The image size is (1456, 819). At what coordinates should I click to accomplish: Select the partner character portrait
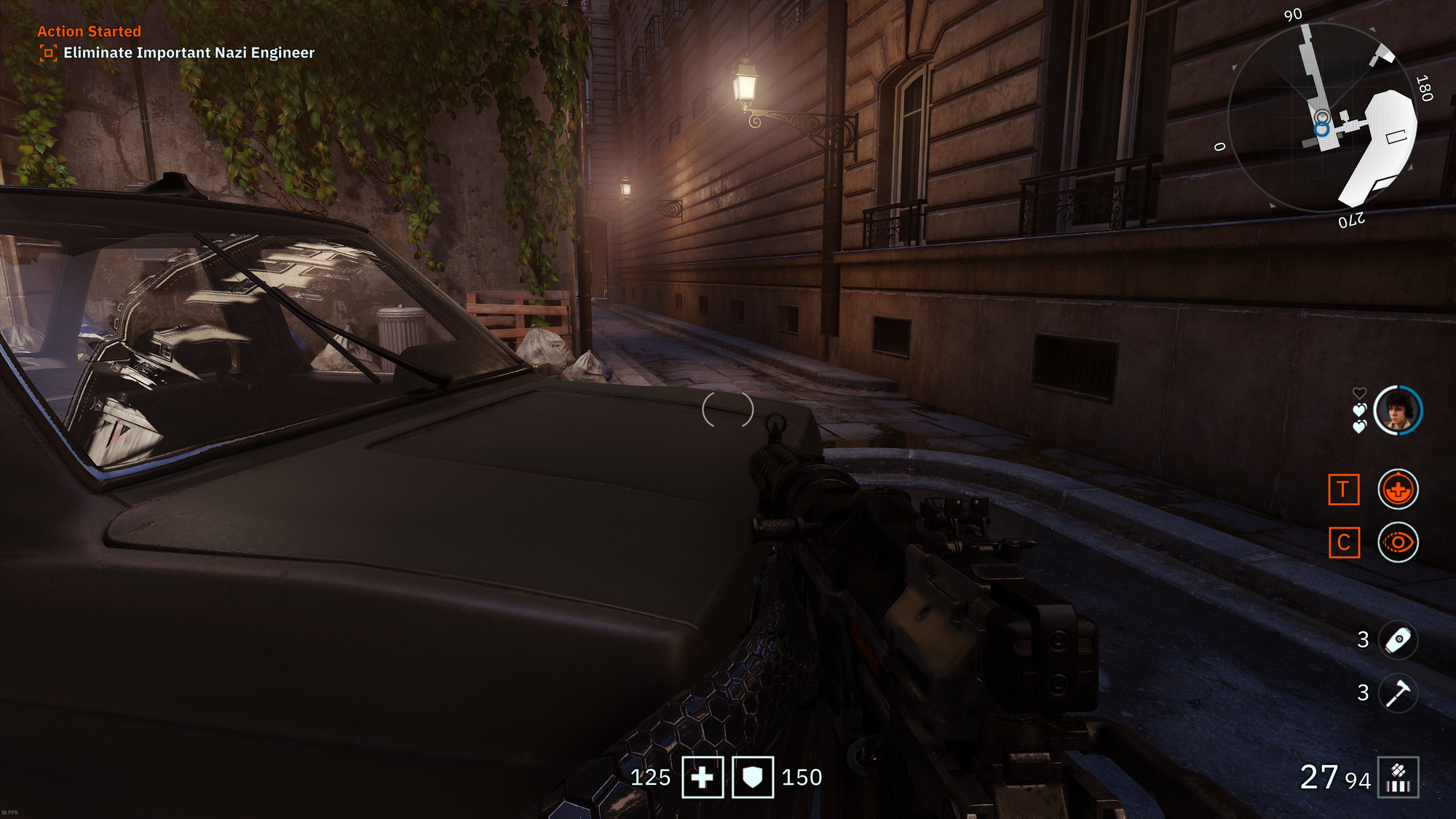[x=1398, y=411]
